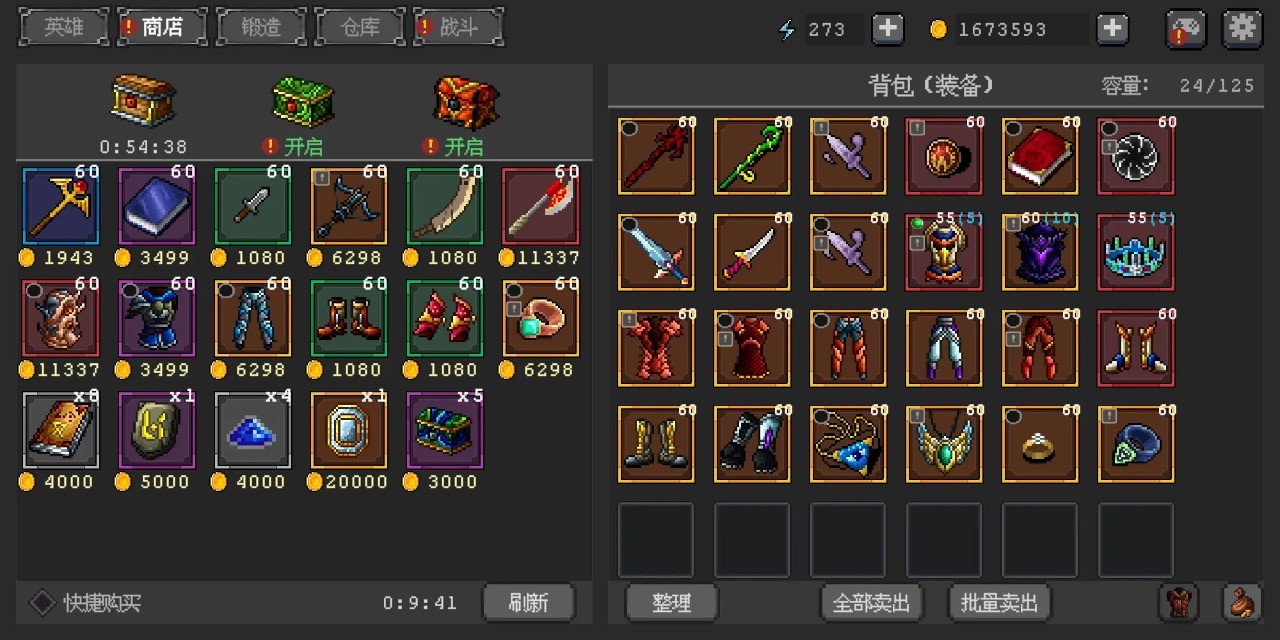The width and height of the screenshot is (1280, 640).
Task: Select the red book in backpack
Action: (1040, 156)
